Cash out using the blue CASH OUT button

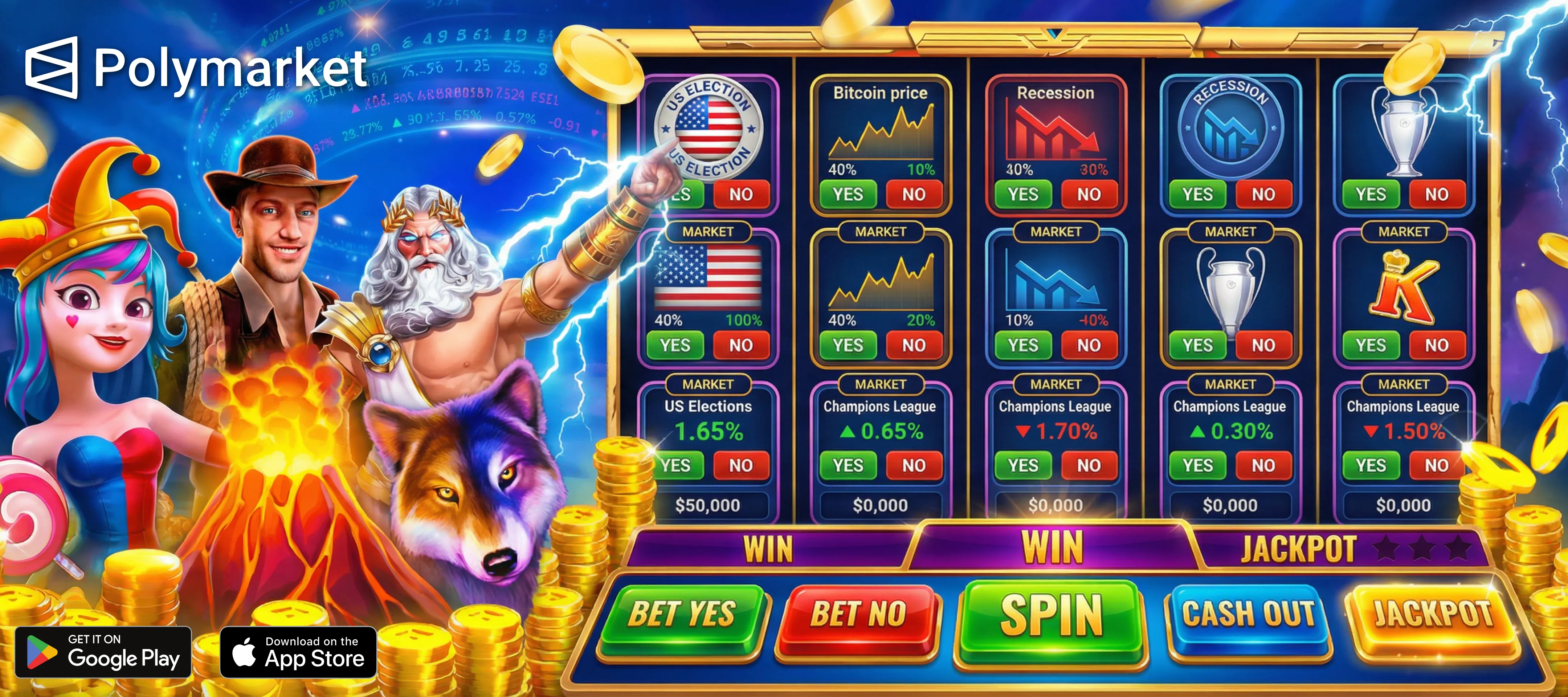coord(1248,615)
